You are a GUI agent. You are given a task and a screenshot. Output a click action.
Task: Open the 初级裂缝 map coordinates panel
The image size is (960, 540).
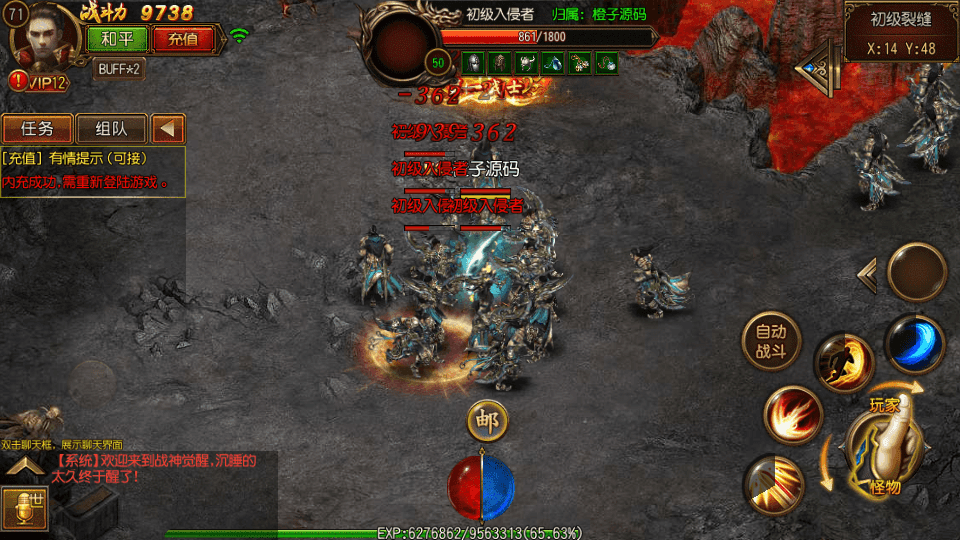(x=901, y=32)
